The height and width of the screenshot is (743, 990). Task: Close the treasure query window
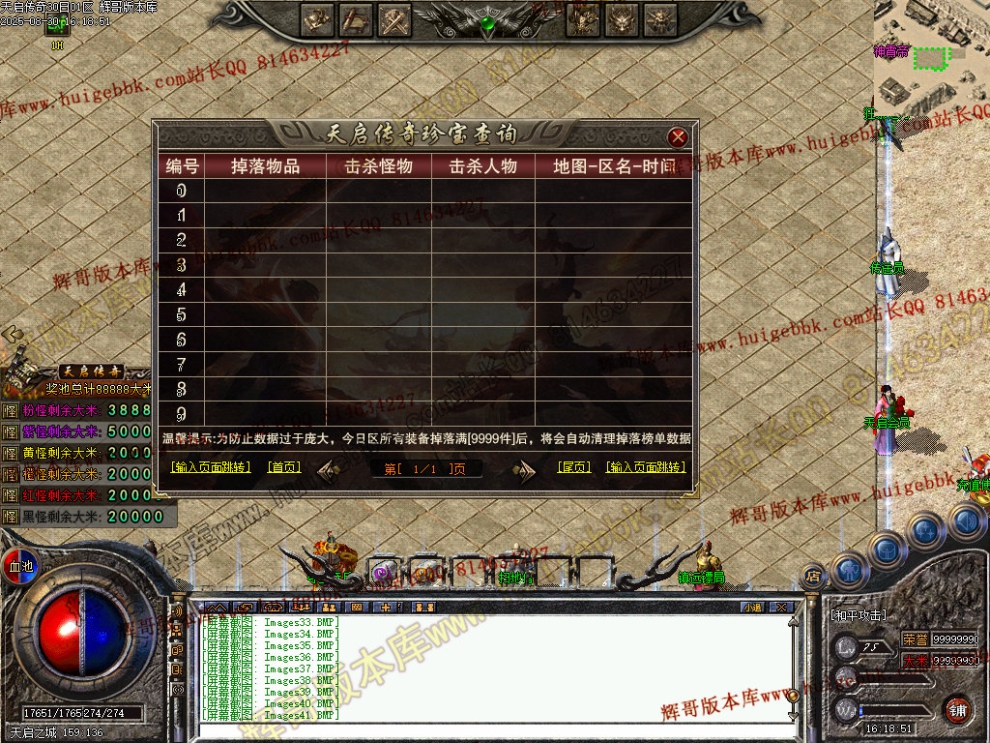pos(678,137)
